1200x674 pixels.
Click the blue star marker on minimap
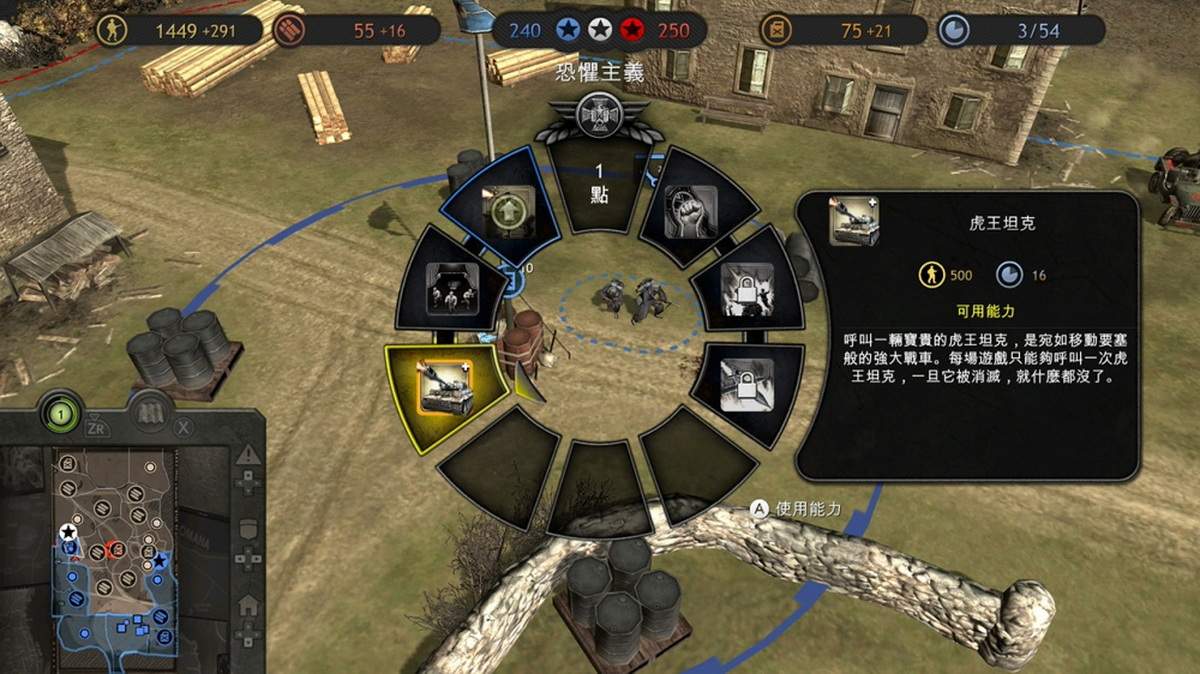pos(159,561)
